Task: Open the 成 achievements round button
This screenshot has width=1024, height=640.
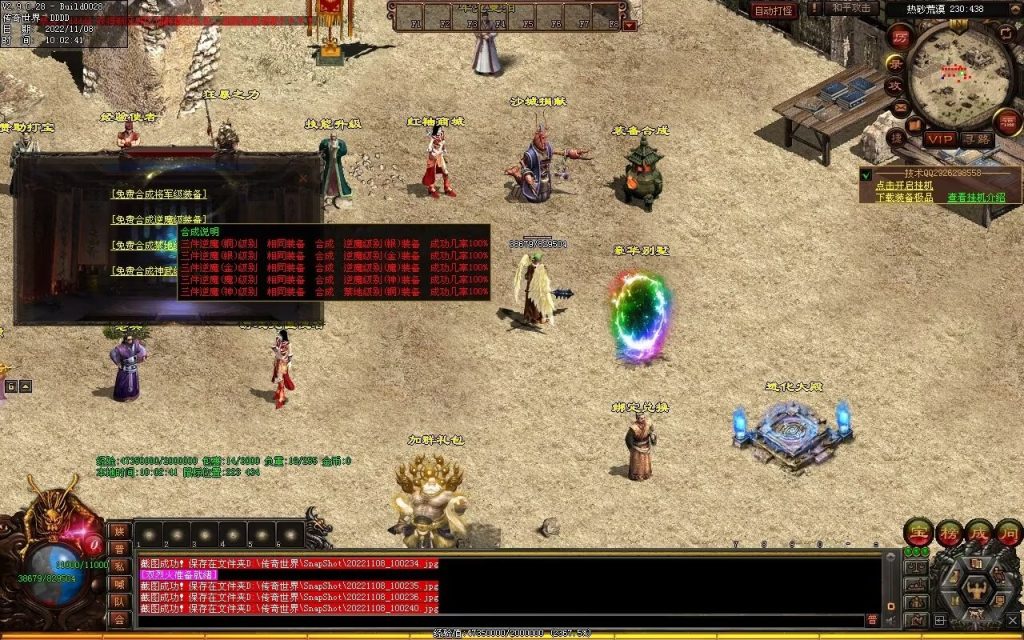Action: (979, 532)
